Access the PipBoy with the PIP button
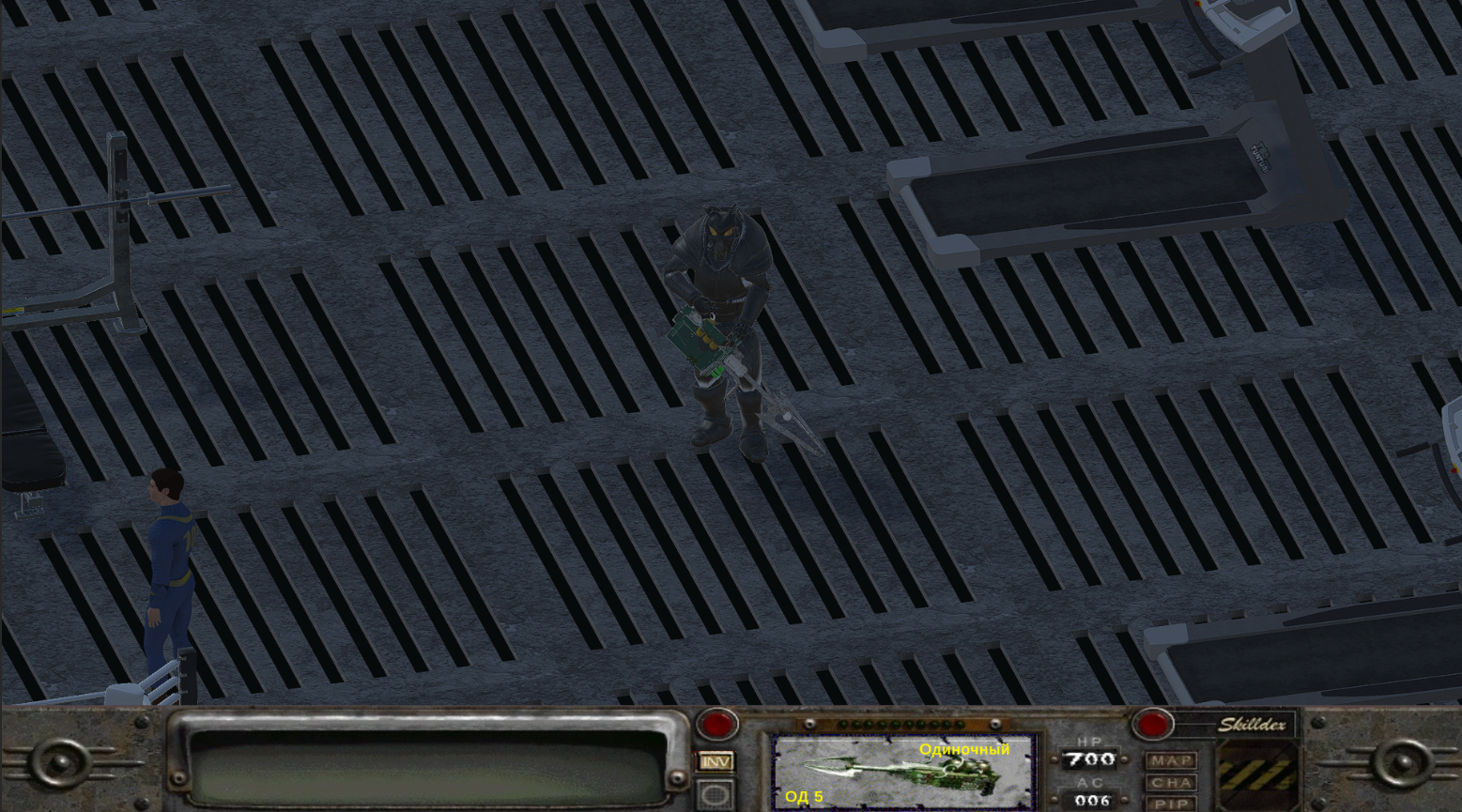Viewport: 1462px width, 812px height. point(1170,804)
